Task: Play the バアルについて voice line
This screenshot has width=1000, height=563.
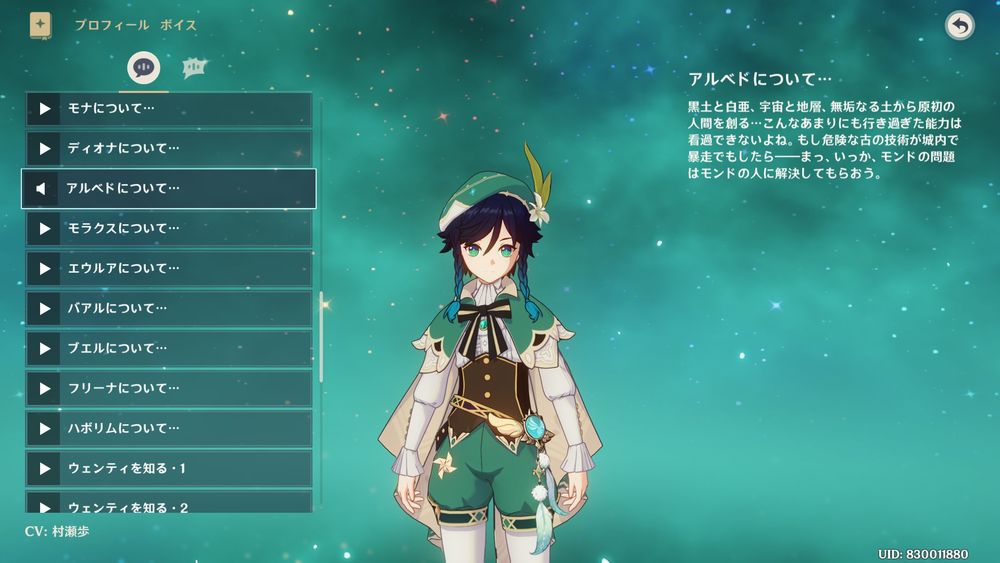Action: coord(168,309)
